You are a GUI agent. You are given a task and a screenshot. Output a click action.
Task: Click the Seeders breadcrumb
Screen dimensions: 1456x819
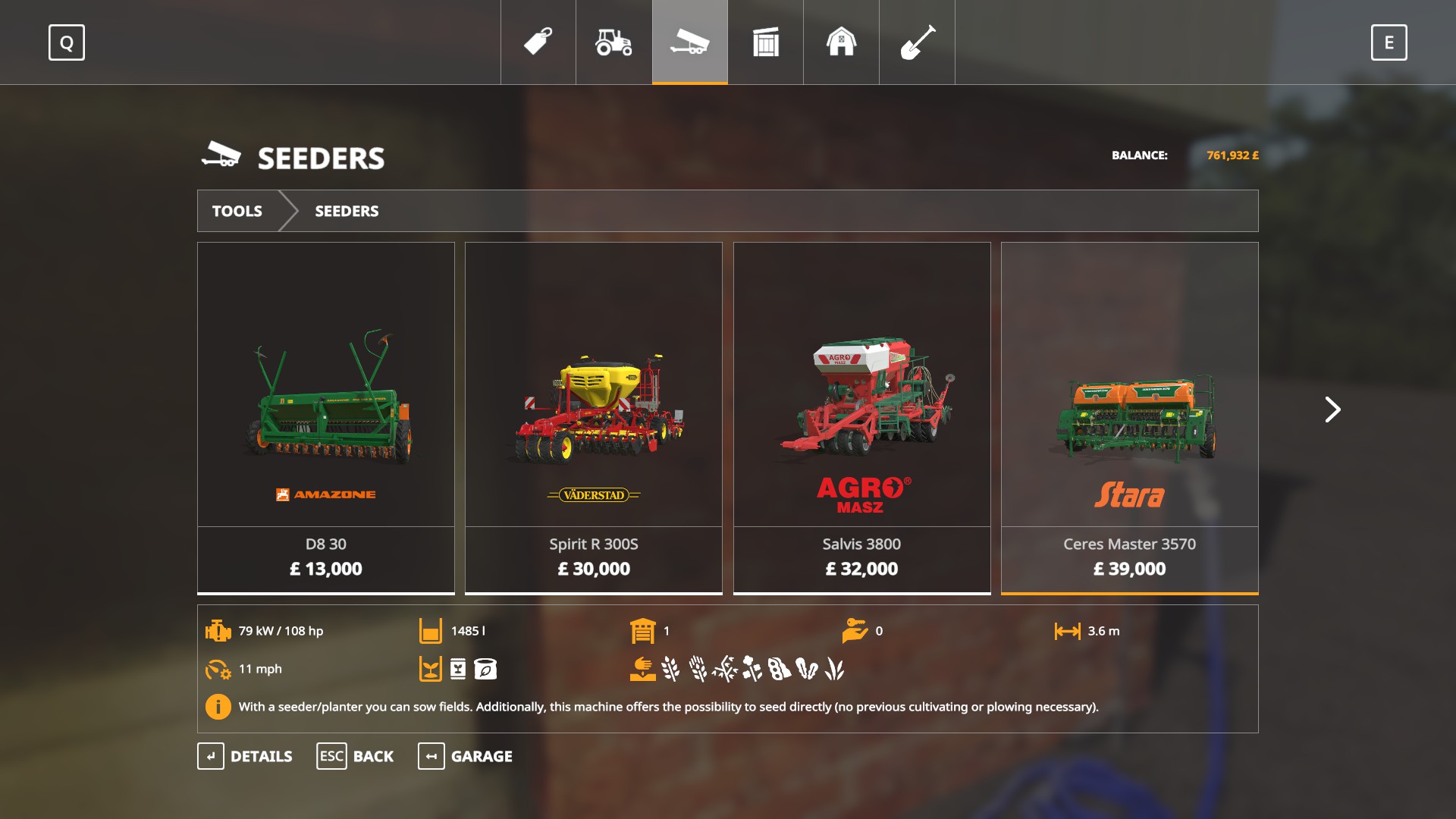tap(347, 211)
